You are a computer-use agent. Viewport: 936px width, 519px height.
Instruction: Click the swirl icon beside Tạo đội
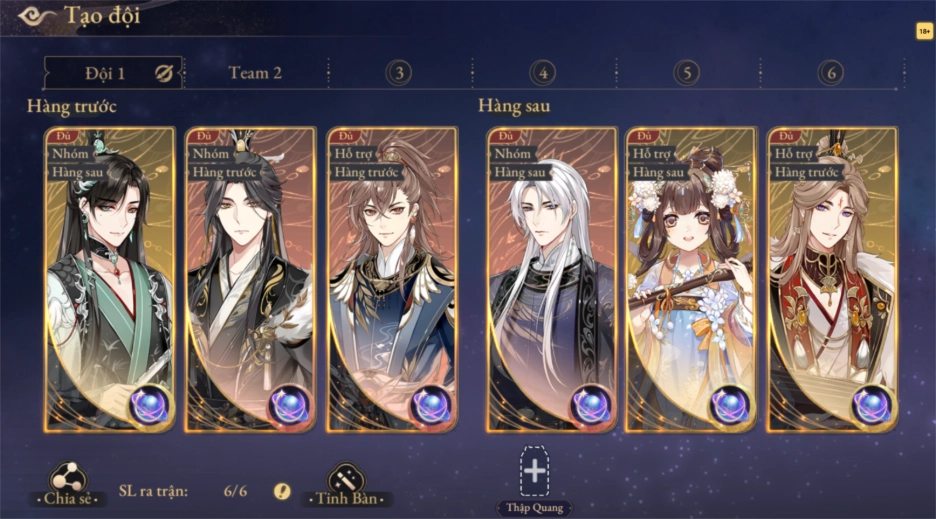(x=36, y=16)
